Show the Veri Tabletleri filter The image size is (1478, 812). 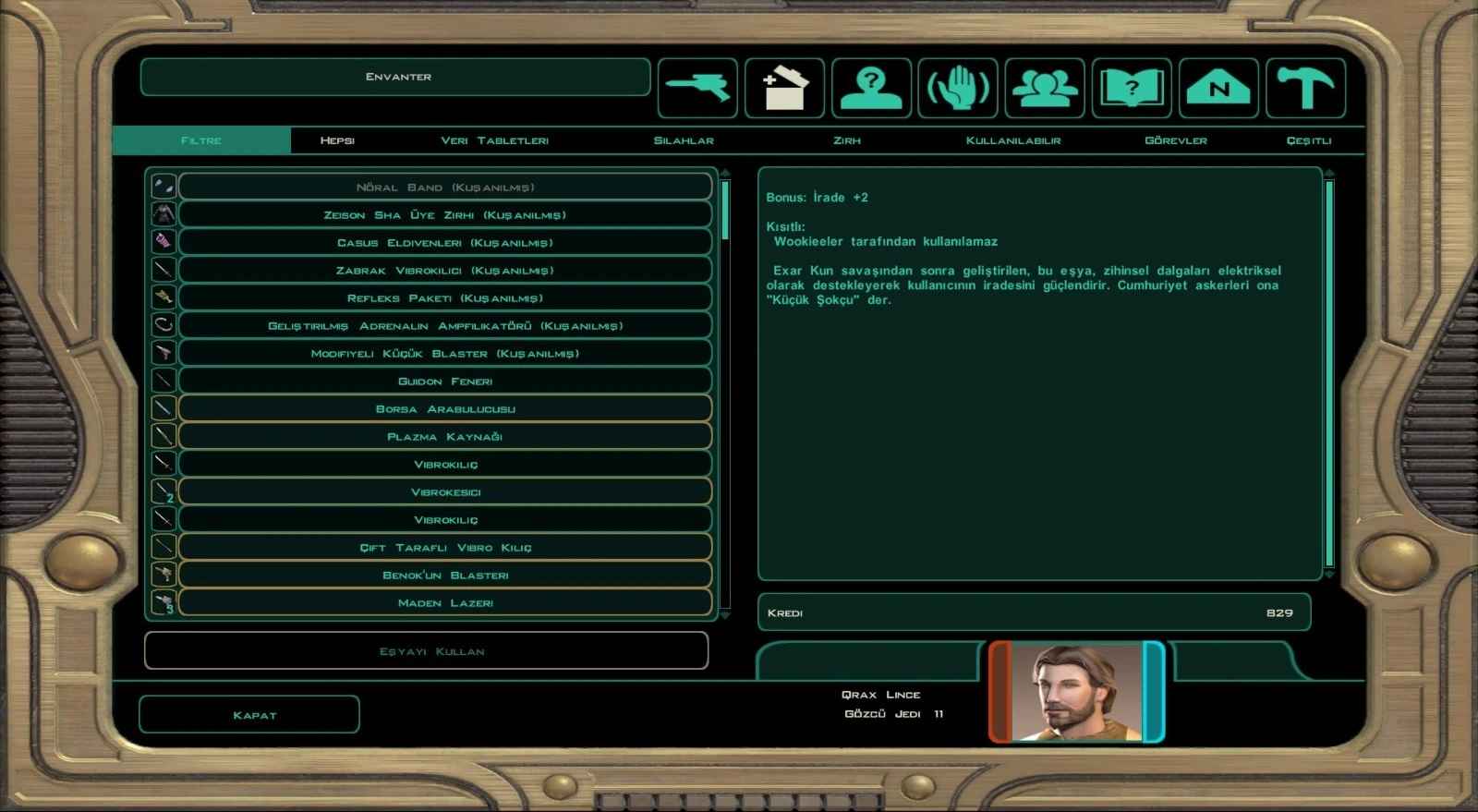point(494,140)
